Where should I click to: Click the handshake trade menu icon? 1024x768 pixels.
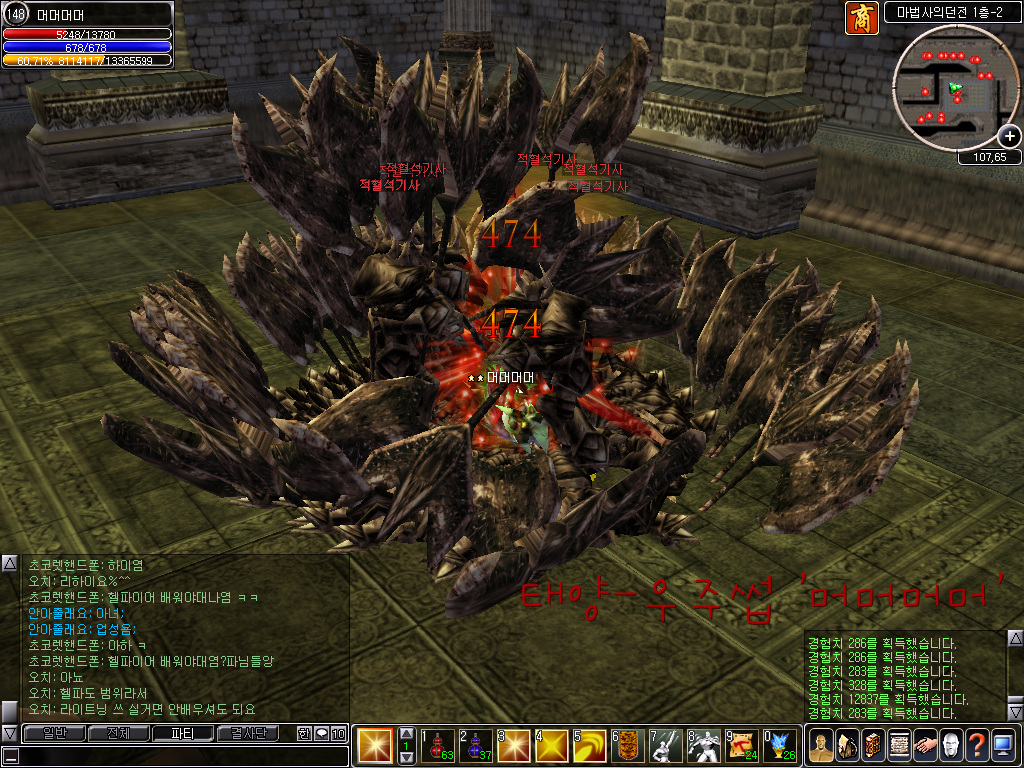tap(925, 744)
